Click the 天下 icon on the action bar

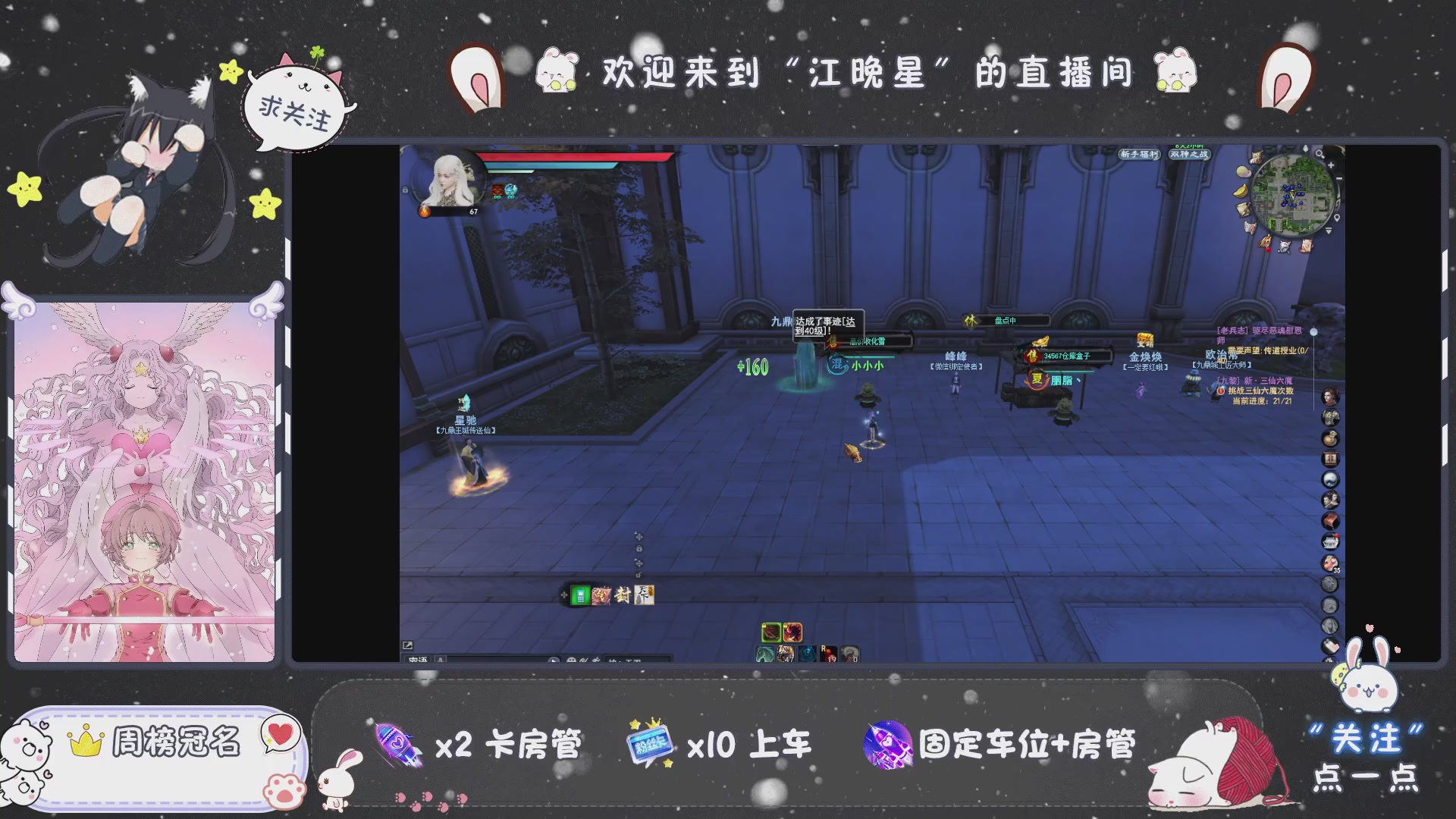645,596
